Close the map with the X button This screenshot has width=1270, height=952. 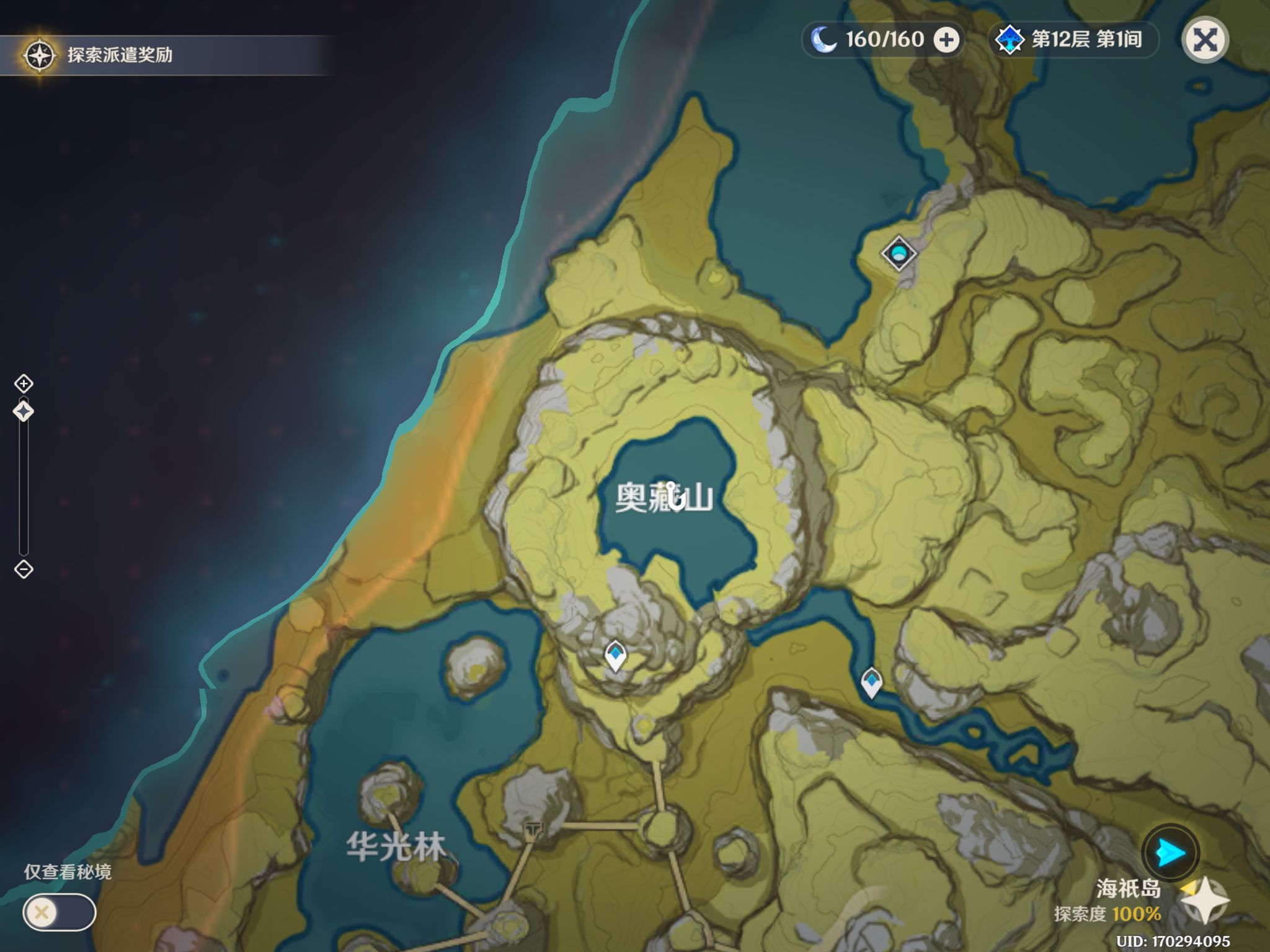click(1205, 40)
